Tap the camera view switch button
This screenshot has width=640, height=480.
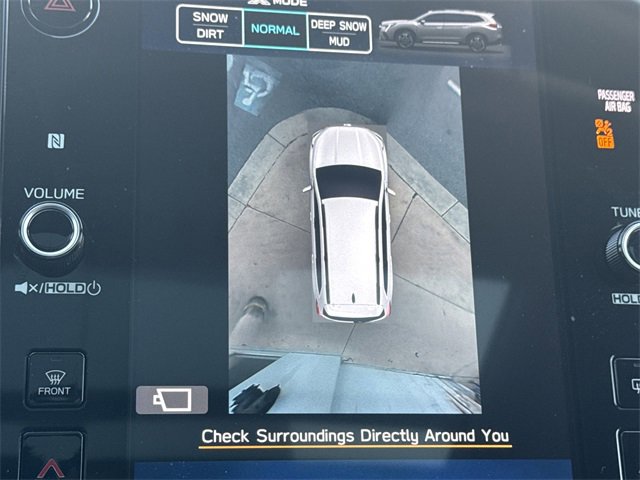pos(172,400)
